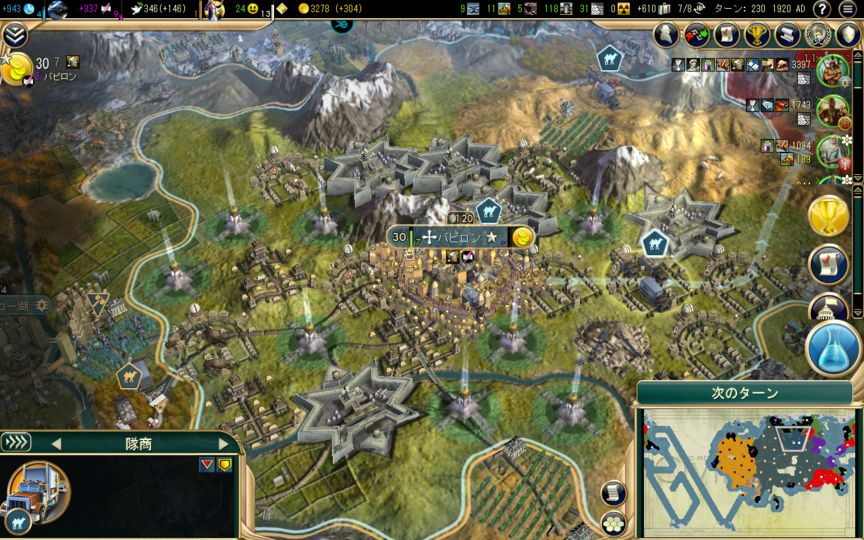
Task: Open the advisor counsel portrait icon
Action: 666,35
